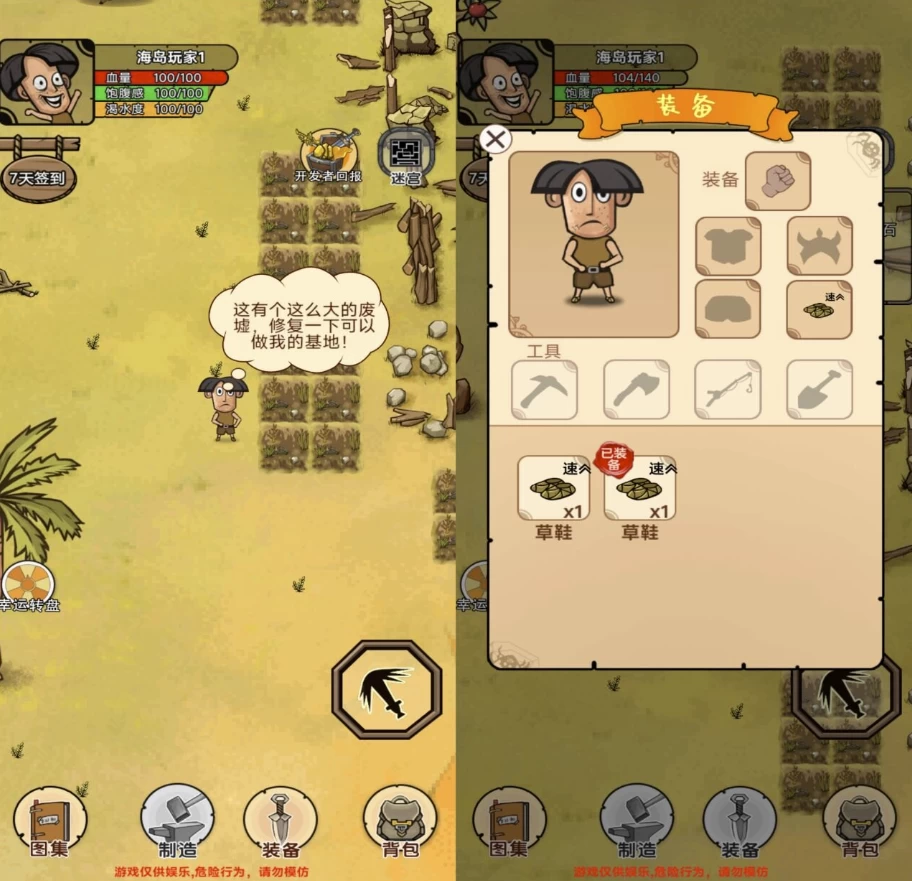Select the fishing rod tool slot
Image resolution: width=912 pixels, height=881 pixels.
pyautogui.click(x=728, y=390)
